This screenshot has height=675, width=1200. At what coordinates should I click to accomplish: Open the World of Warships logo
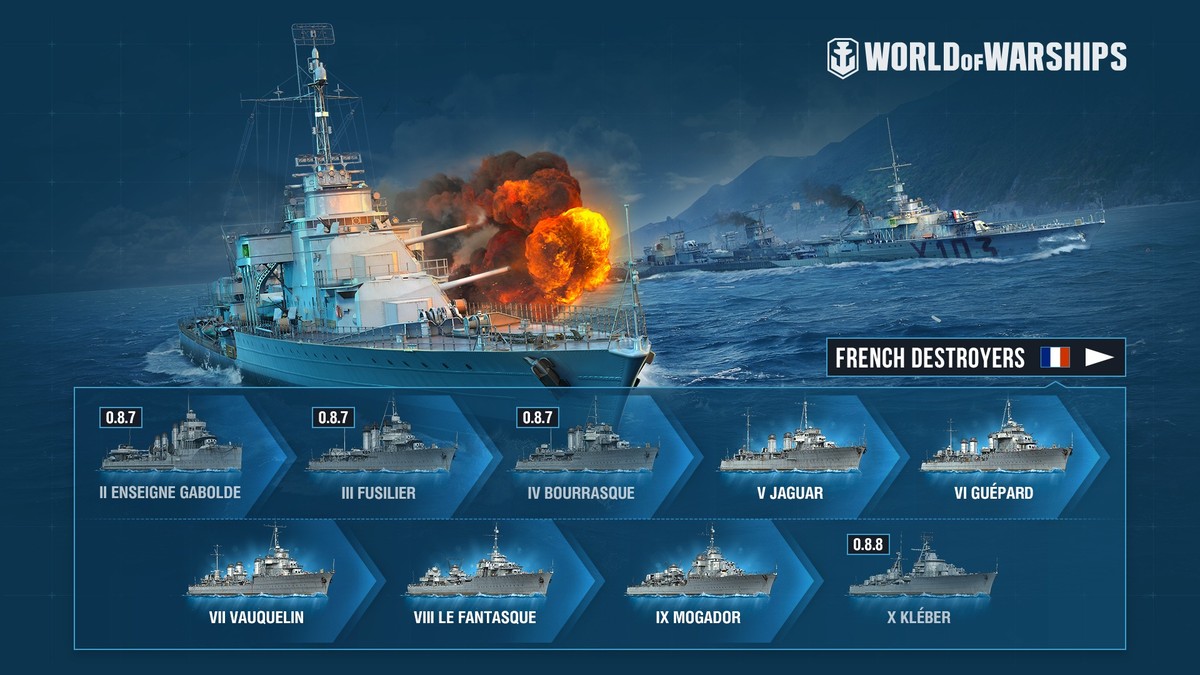[x=976, y=57]
